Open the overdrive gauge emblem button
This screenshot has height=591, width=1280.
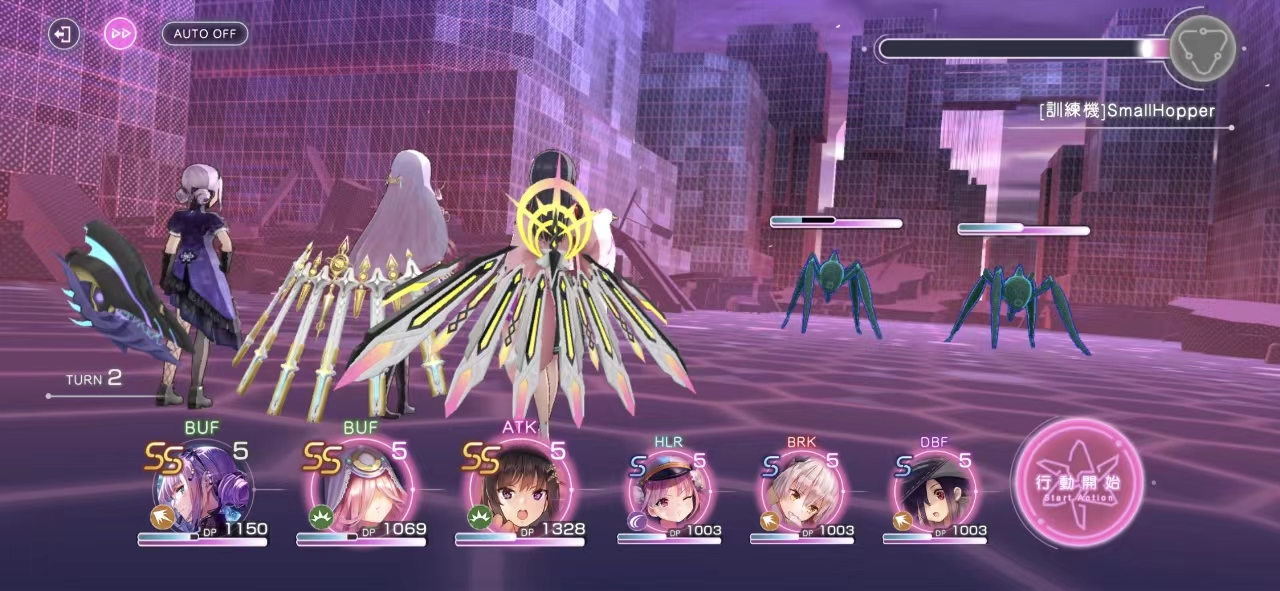click(1202, 48)
